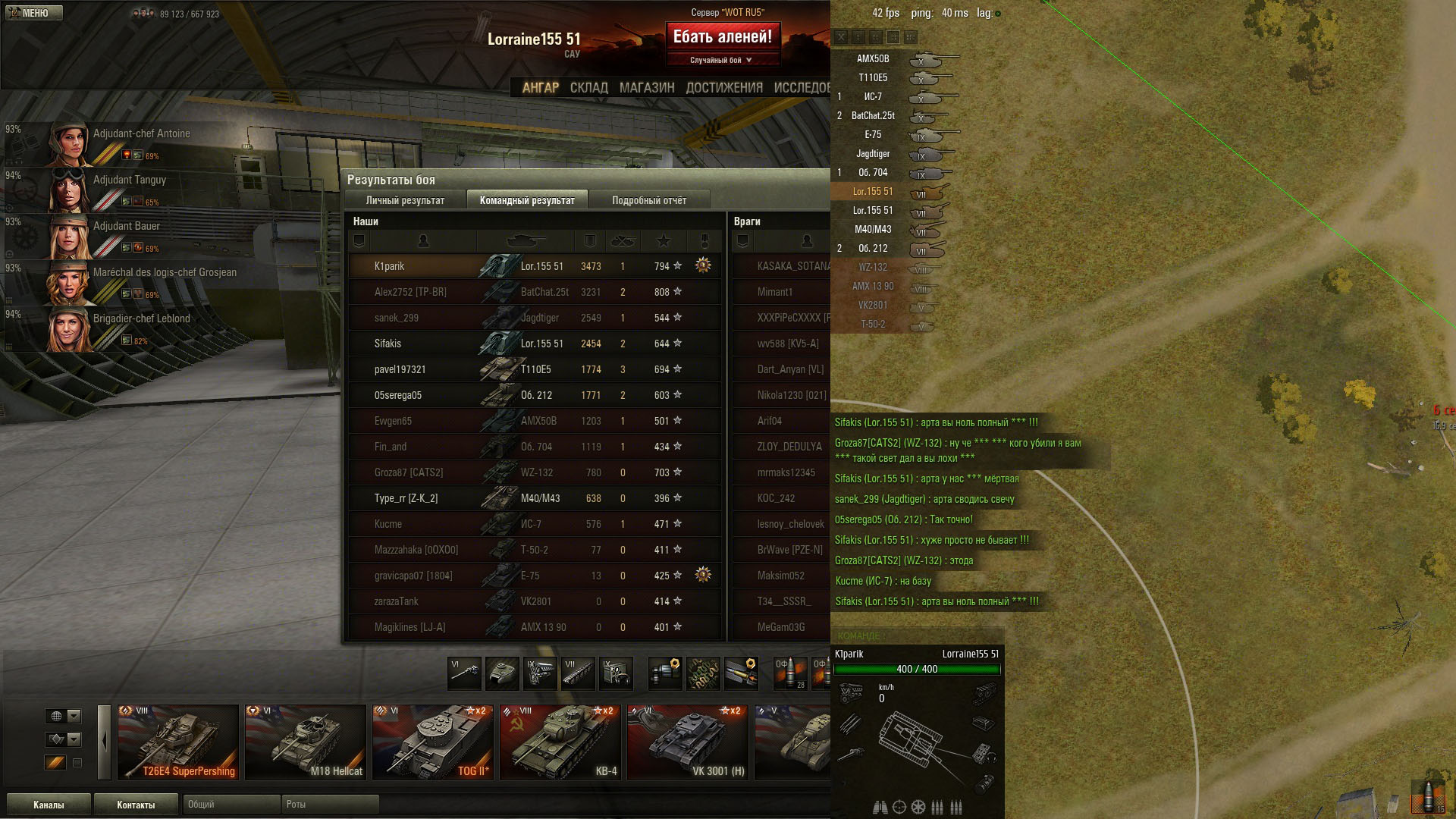The height and width of the screenshot is (819, 1456).
Task: Switch to Личный результат tab
Action: click(x=405, y=200)
